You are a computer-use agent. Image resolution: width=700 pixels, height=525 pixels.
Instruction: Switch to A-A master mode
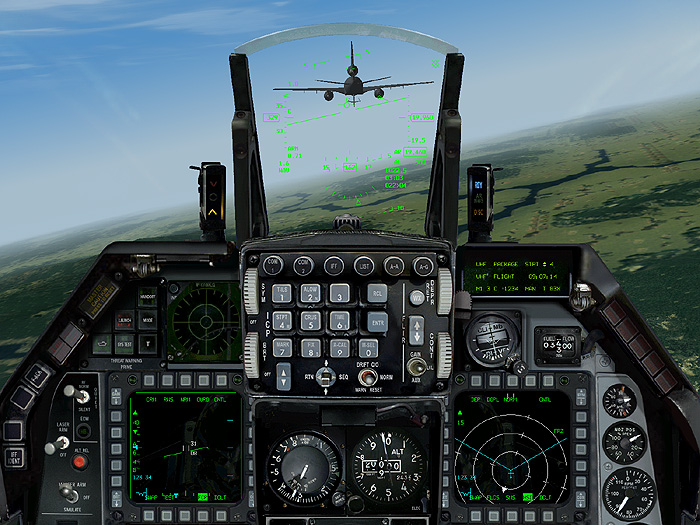pyautogui.click(x=394, y=266)
